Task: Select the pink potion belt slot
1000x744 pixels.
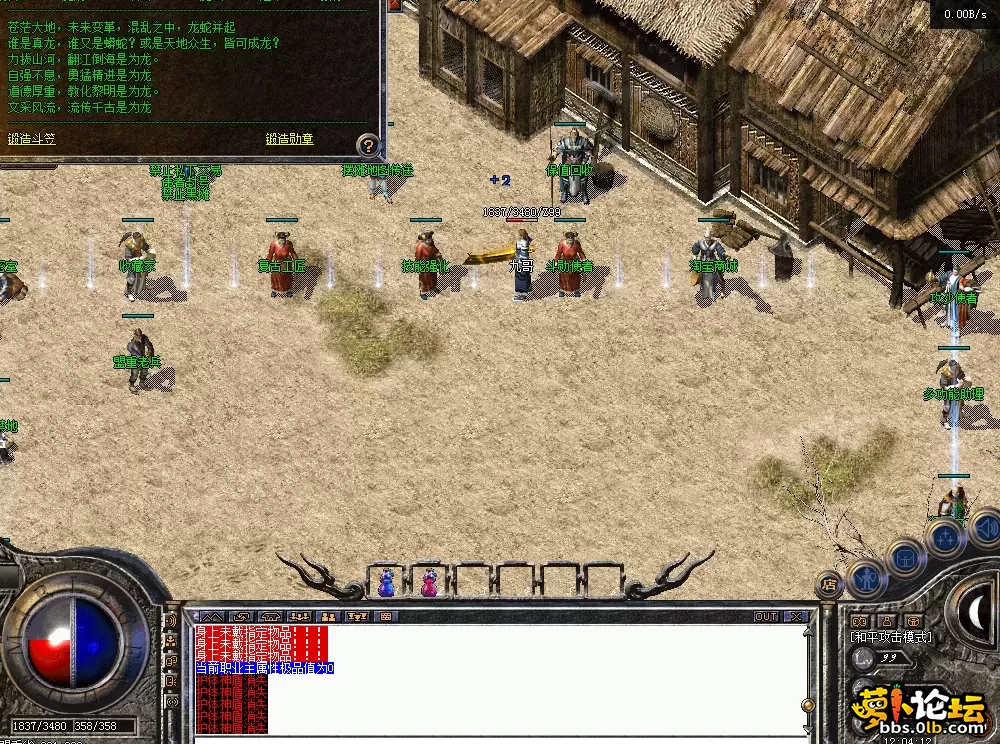Action: (429, 582)
